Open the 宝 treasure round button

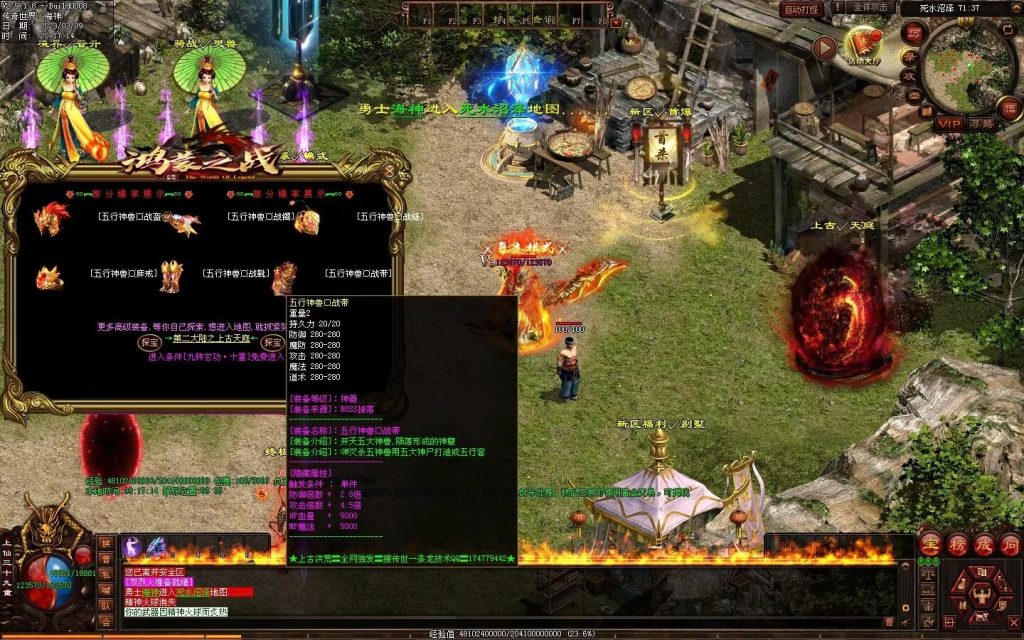click(x=930, y=545)
